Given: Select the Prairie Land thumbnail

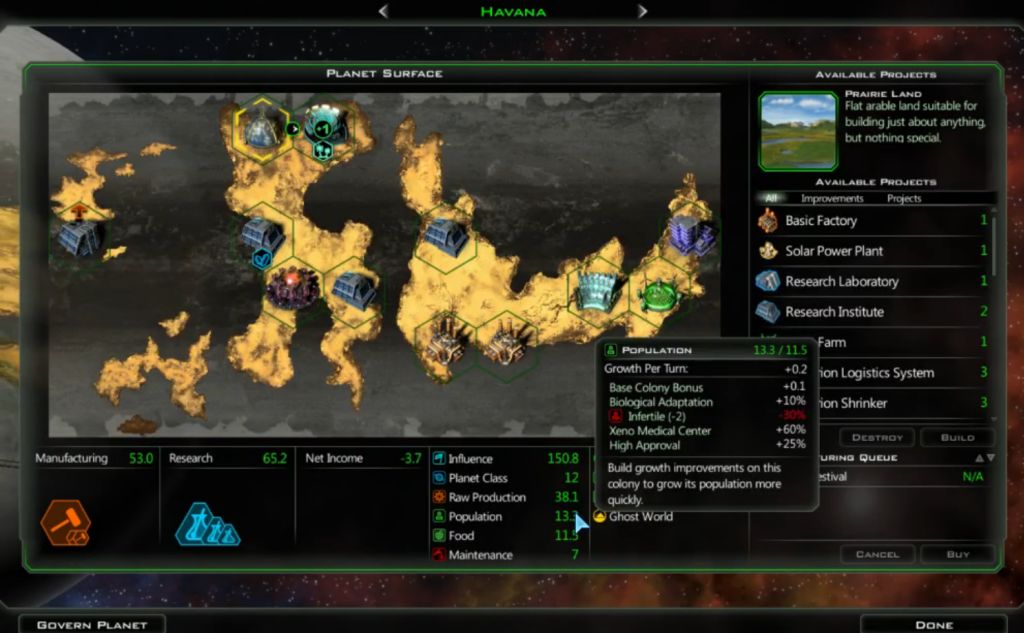Looking at the screenshot, I should tap(798, 130).
